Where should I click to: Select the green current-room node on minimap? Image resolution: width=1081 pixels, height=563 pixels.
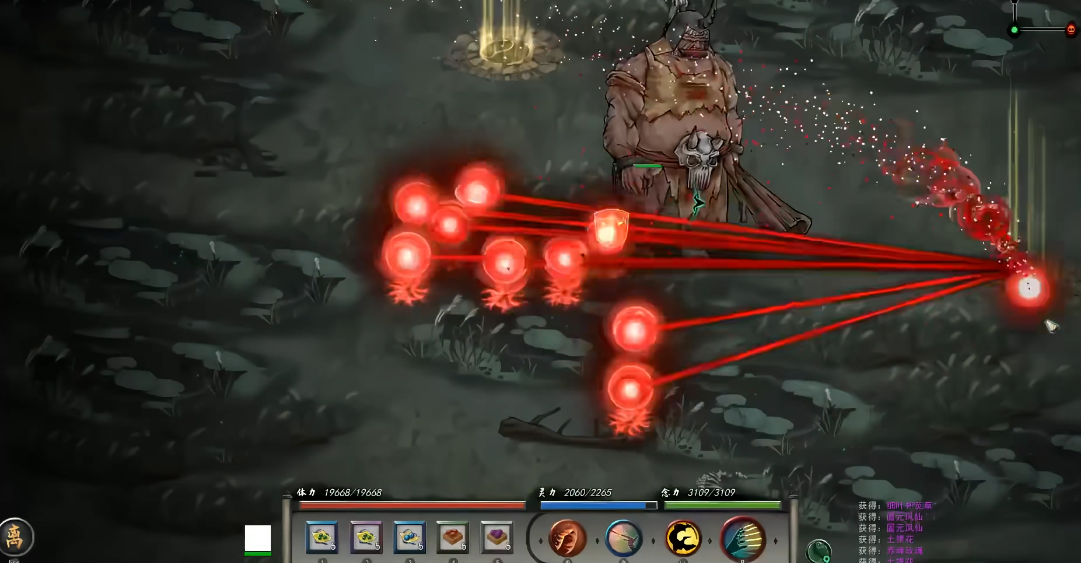1014,30
